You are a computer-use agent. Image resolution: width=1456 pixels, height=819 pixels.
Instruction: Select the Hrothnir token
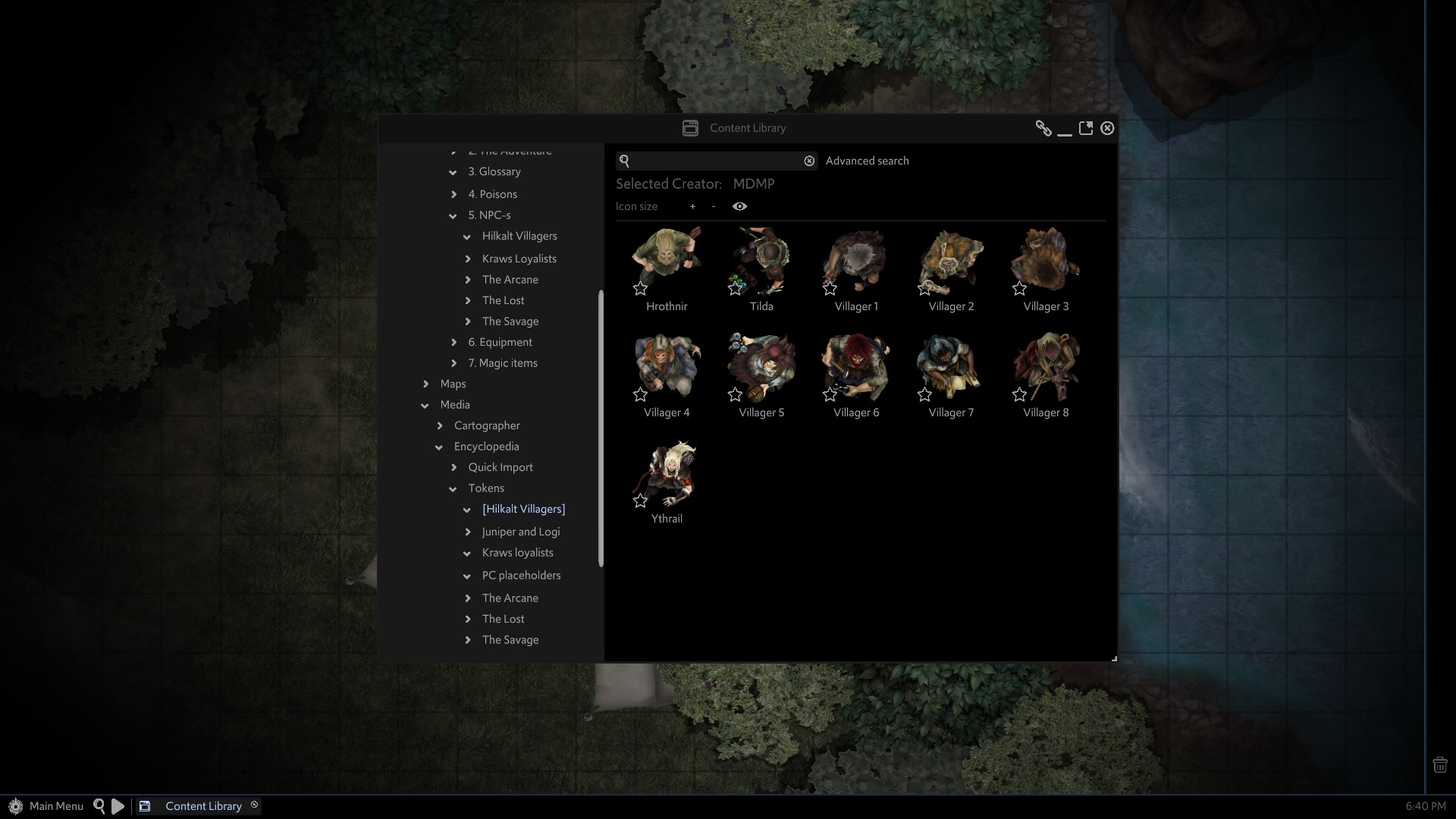[x=667, y=262]
